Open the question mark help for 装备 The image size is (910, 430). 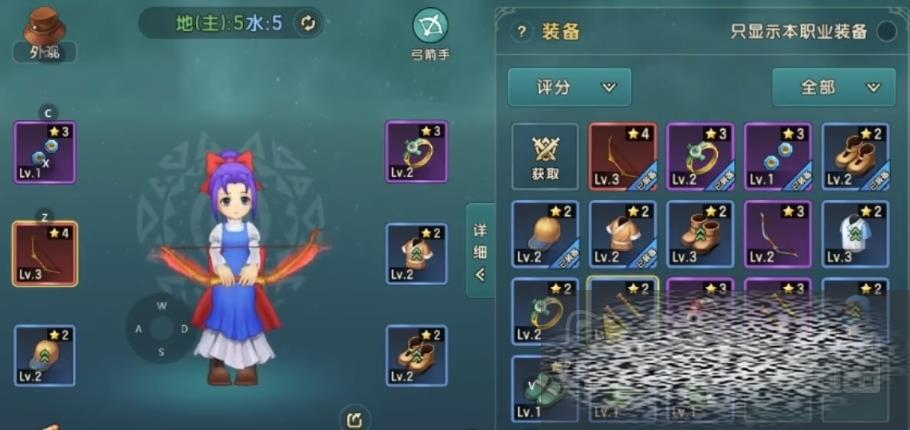click(520, 31)
